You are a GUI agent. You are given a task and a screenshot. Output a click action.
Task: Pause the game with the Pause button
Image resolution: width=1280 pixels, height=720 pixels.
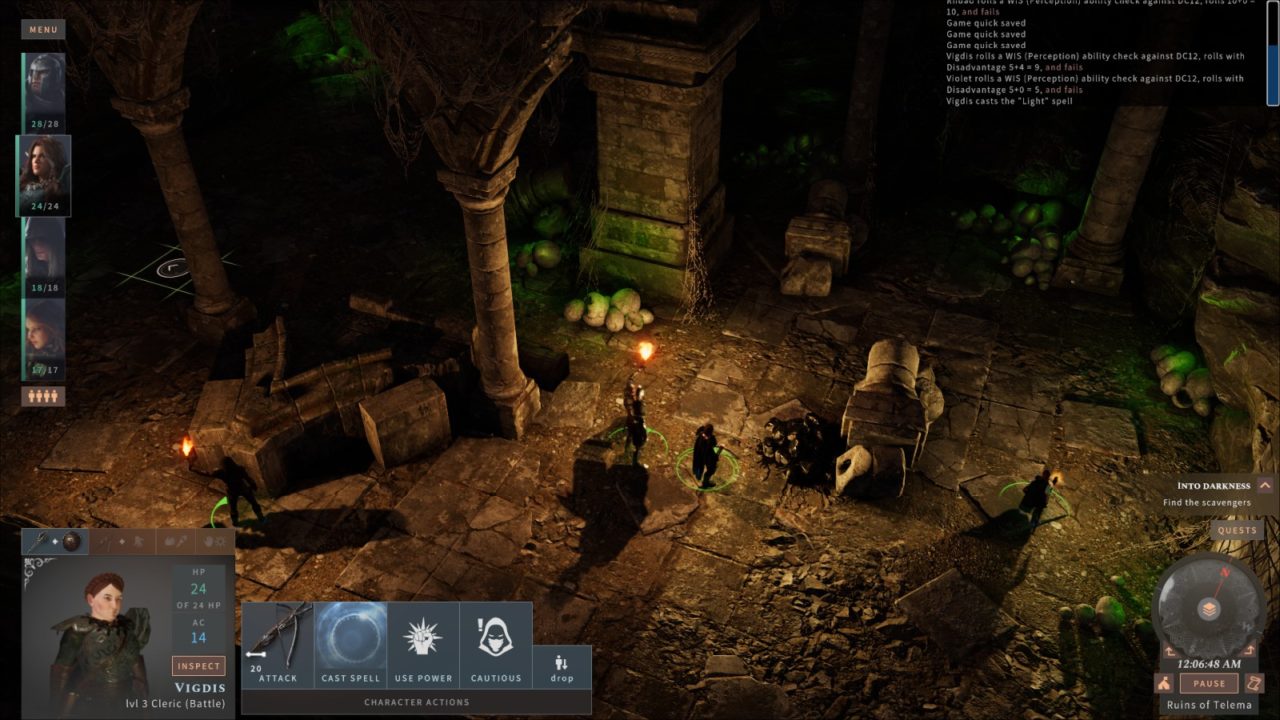(1209, 684)
